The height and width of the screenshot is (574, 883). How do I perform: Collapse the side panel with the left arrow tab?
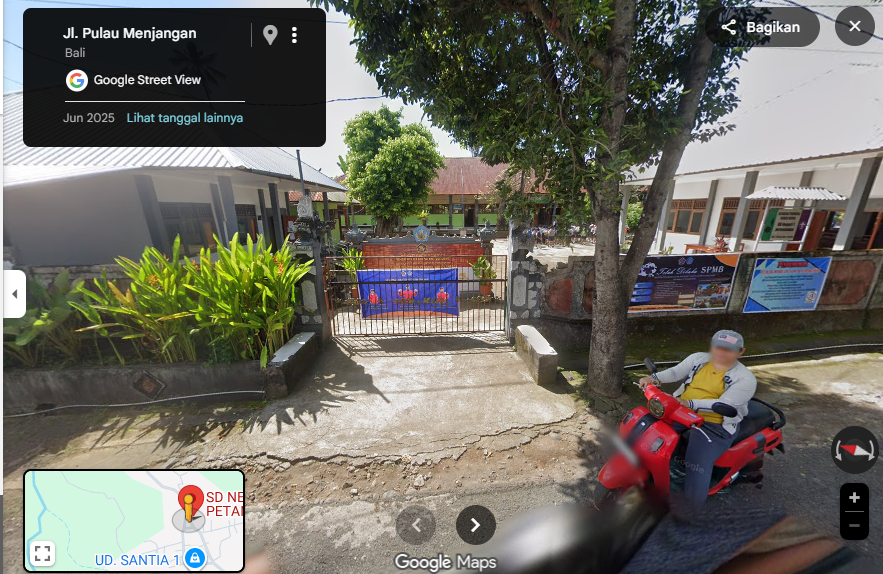coord(14,294)
